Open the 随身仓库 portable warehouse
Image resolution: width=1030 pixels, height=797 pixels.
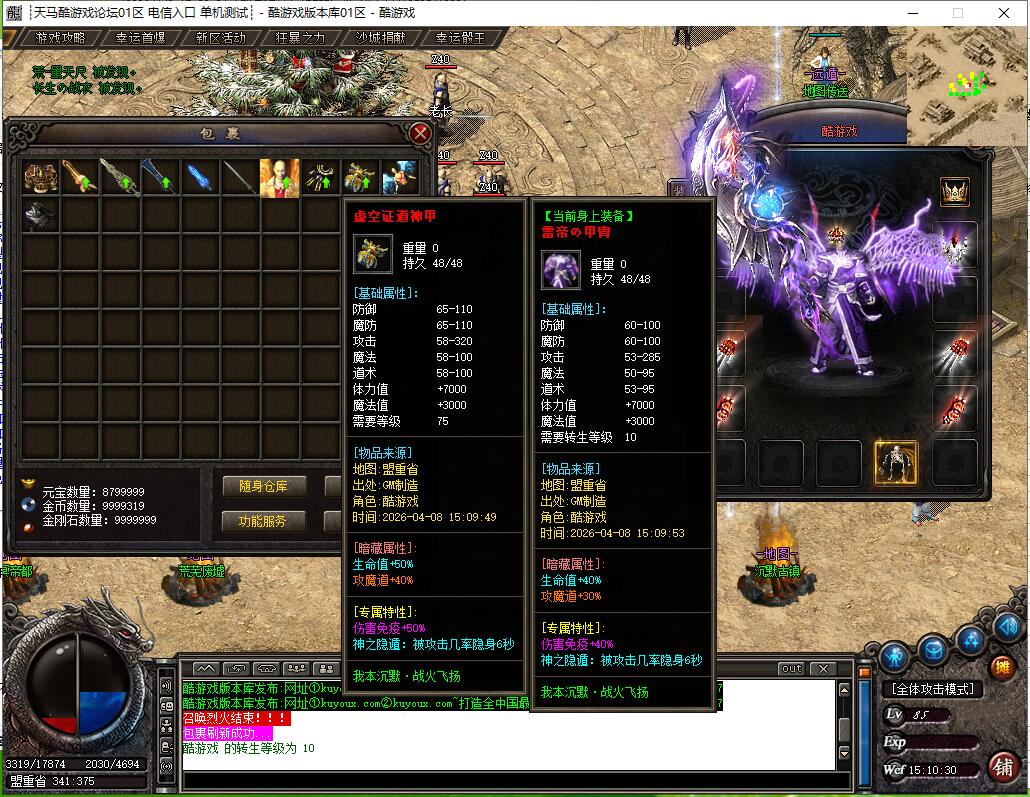263,486
